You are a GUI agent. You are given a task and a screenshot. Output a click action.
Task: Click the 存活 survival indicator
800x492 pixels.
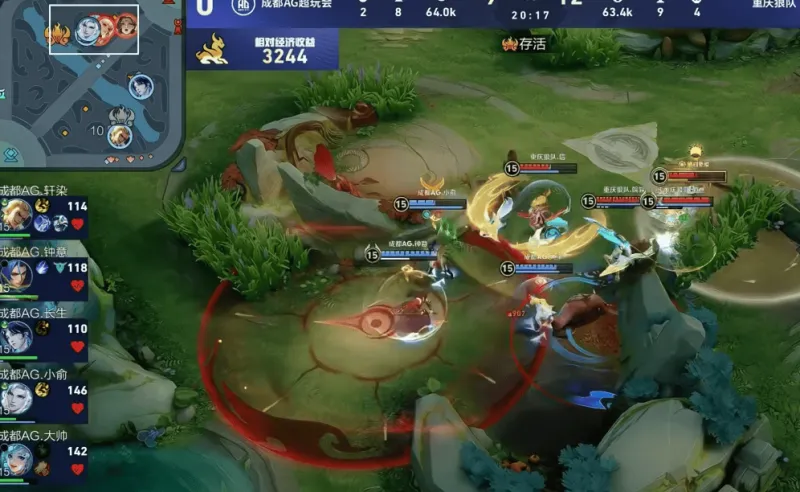[x=524, y=44]
